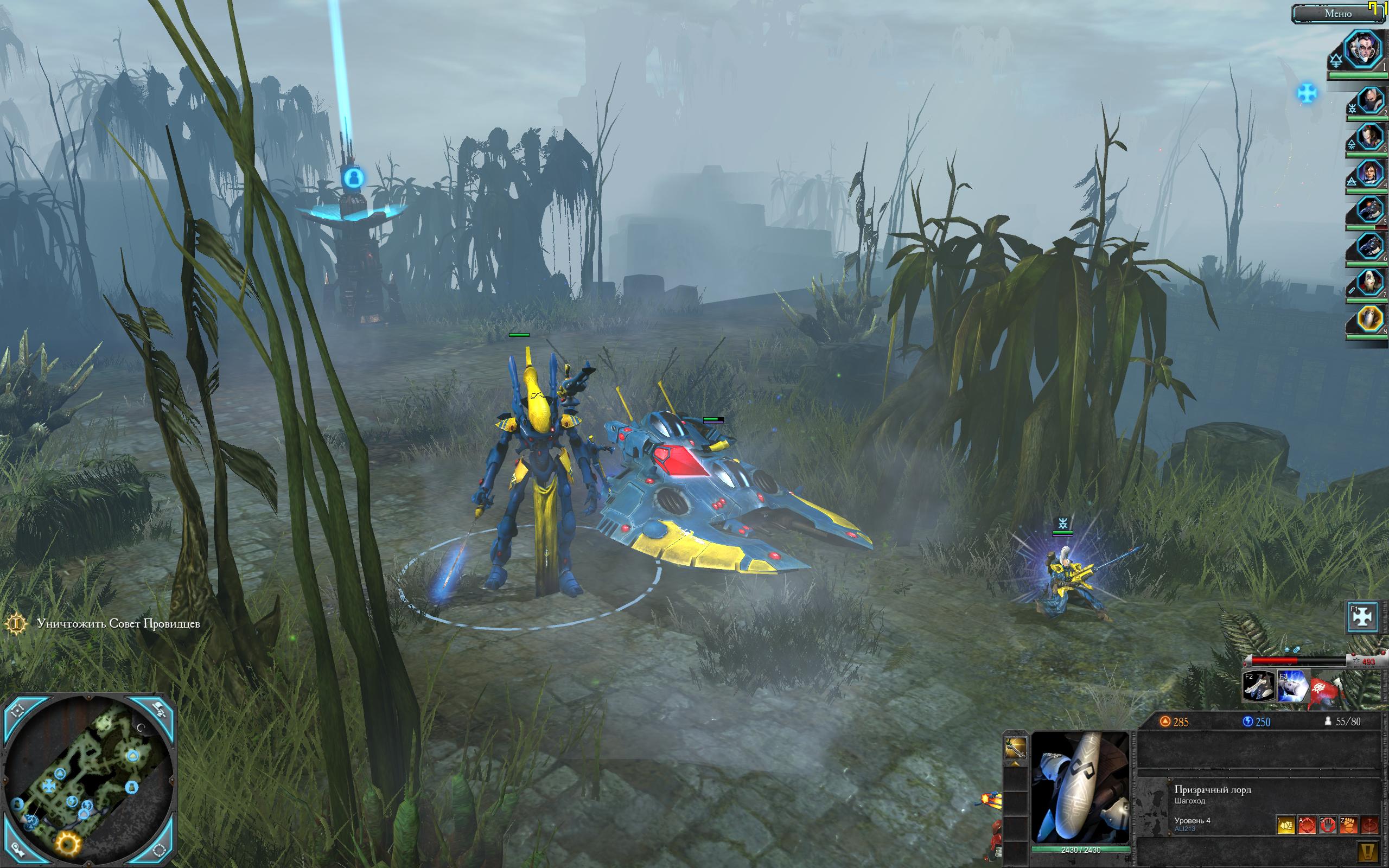The image size is (1389, 868).
Task: Open the Меню button
Action: pos(1337,14)
